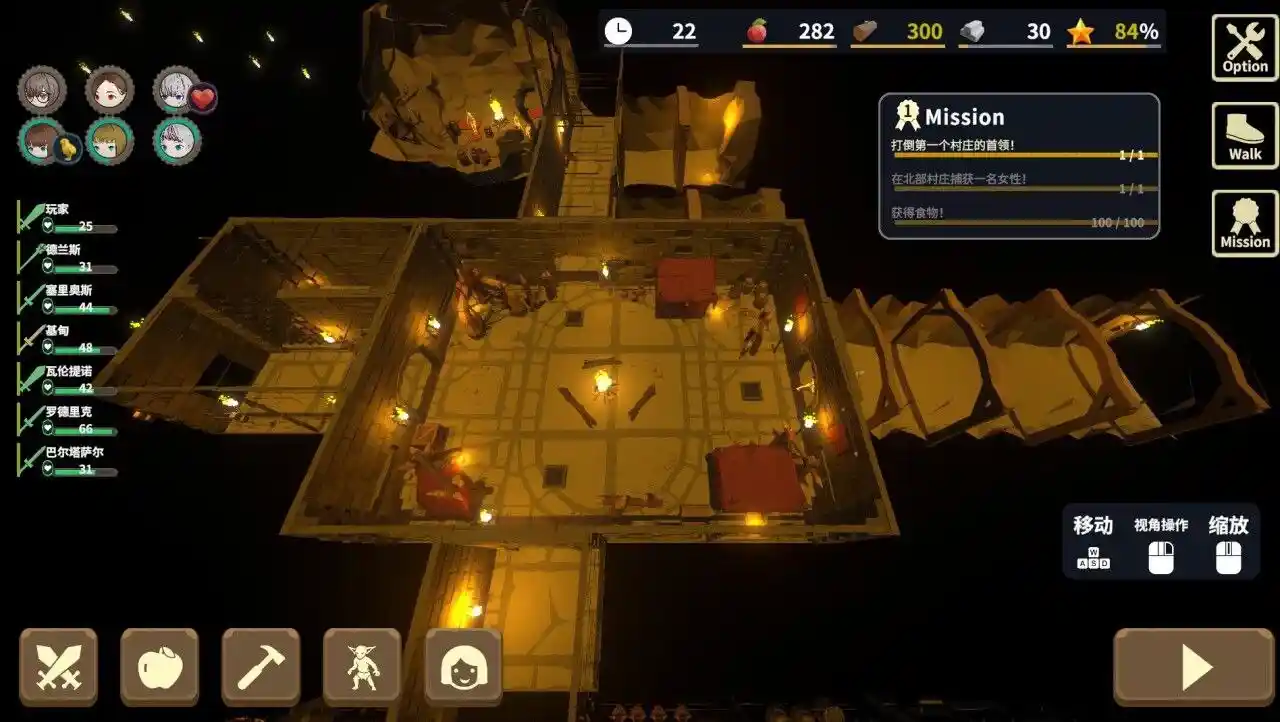
Task: Click the portrait with the red heart
Action: (x=175, y=90)
